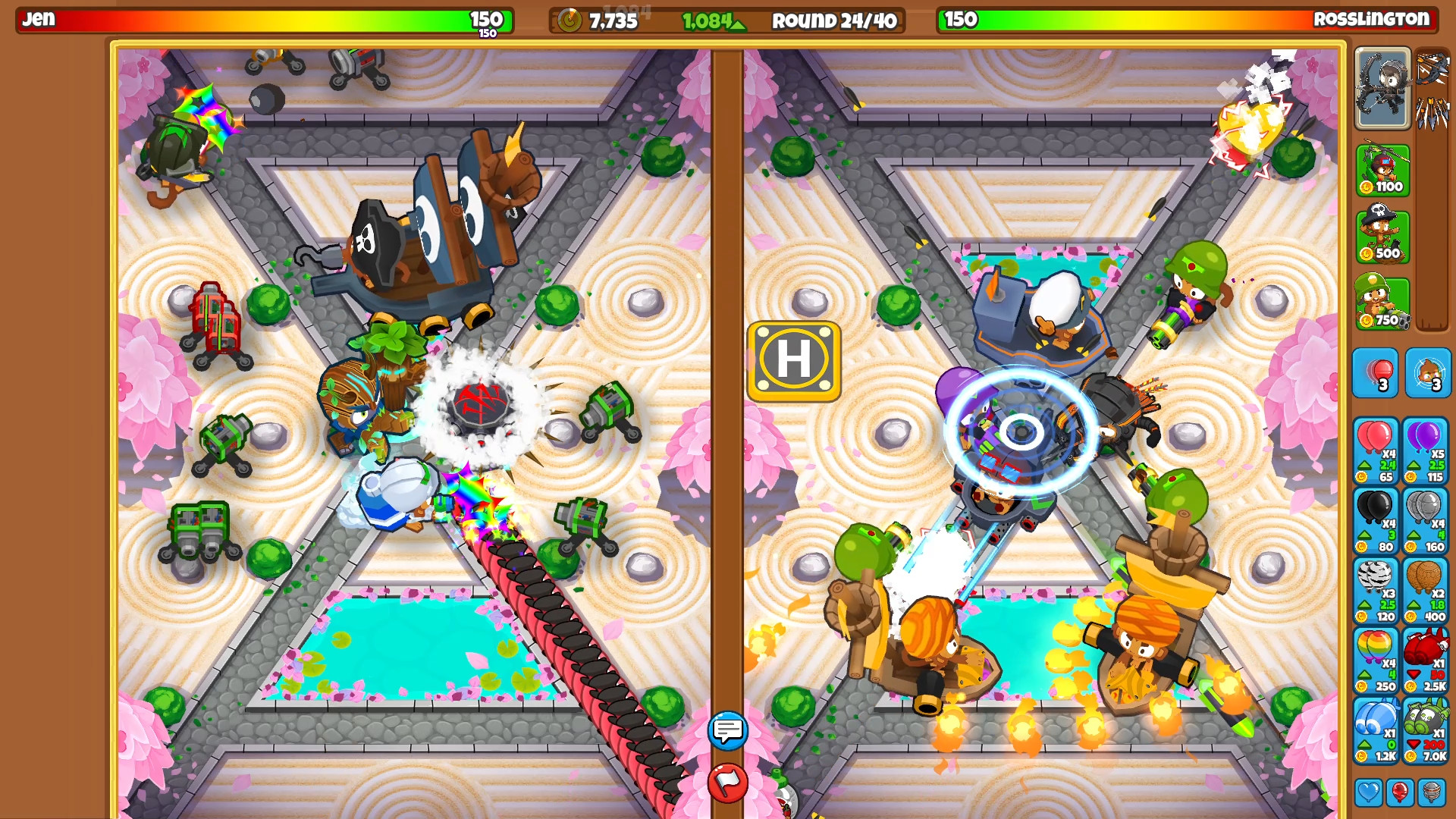Open the chat messages panel
1456x819 pixels.
click(726, 732)
